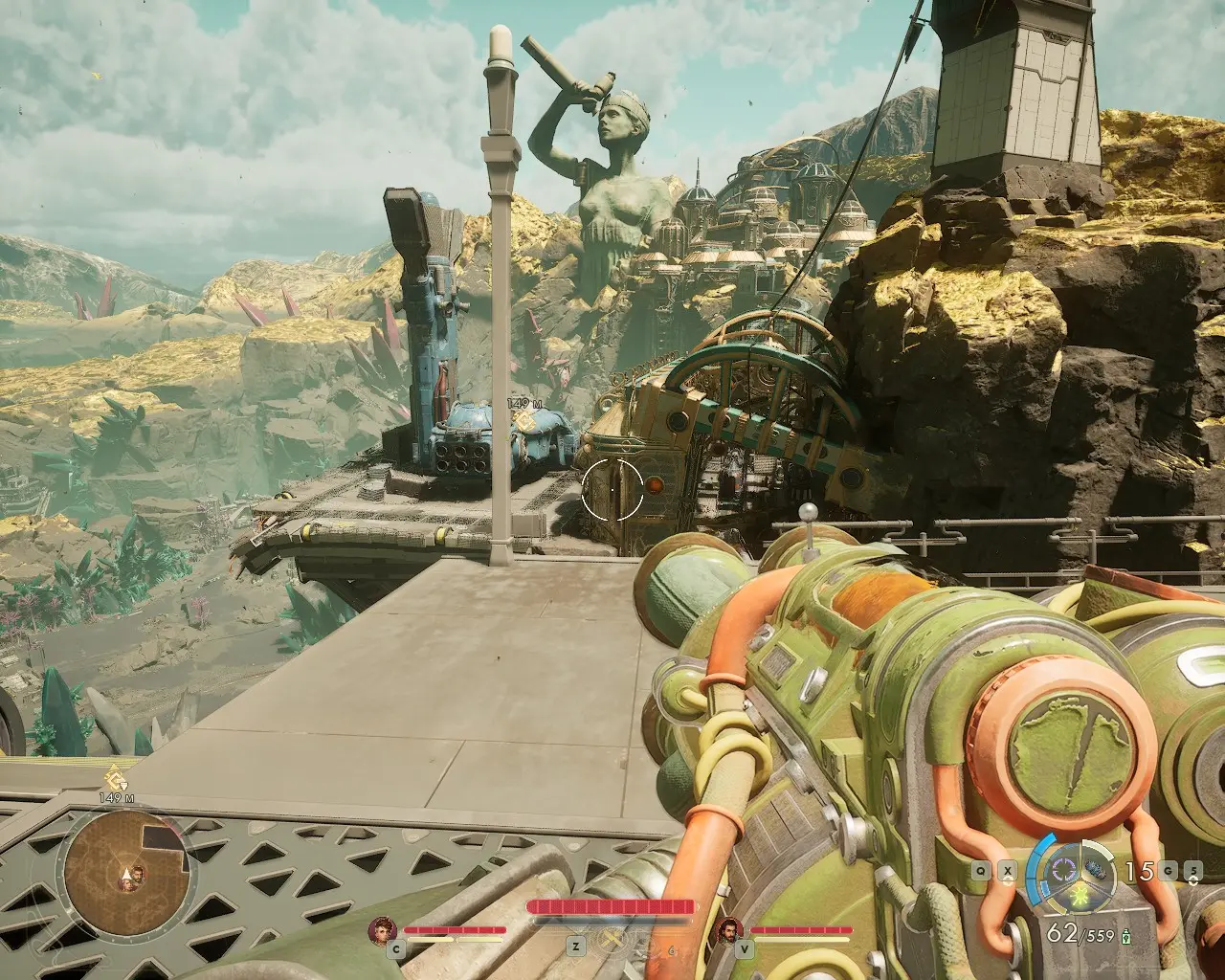Select the bearded companion portrait
This screenshot has height=980, width=1225.
(x=730, y=929)
